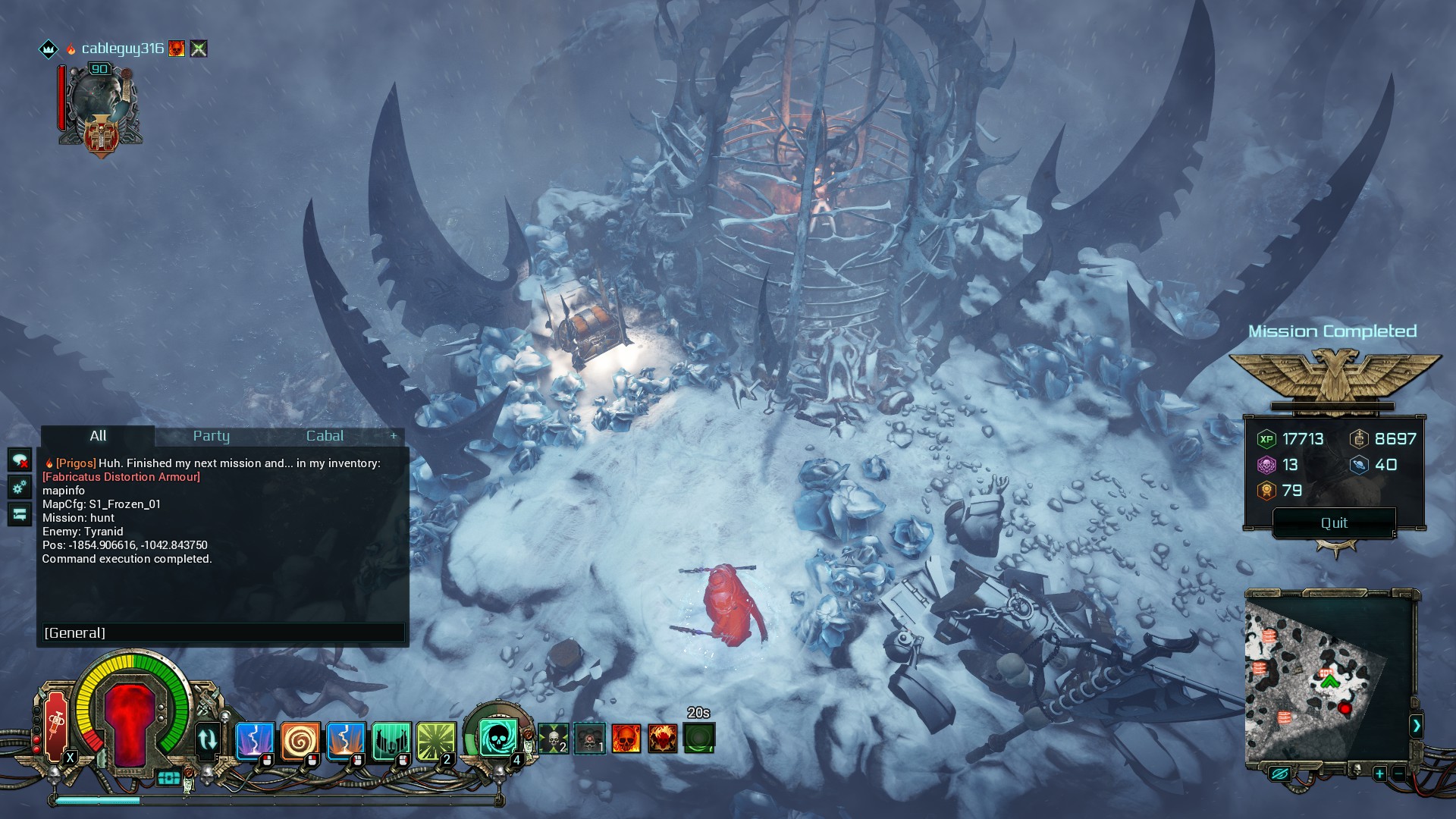Zoom out the minimap with minus
Viewport: 1456px width, 819px height.
[x=1398, y=774]
